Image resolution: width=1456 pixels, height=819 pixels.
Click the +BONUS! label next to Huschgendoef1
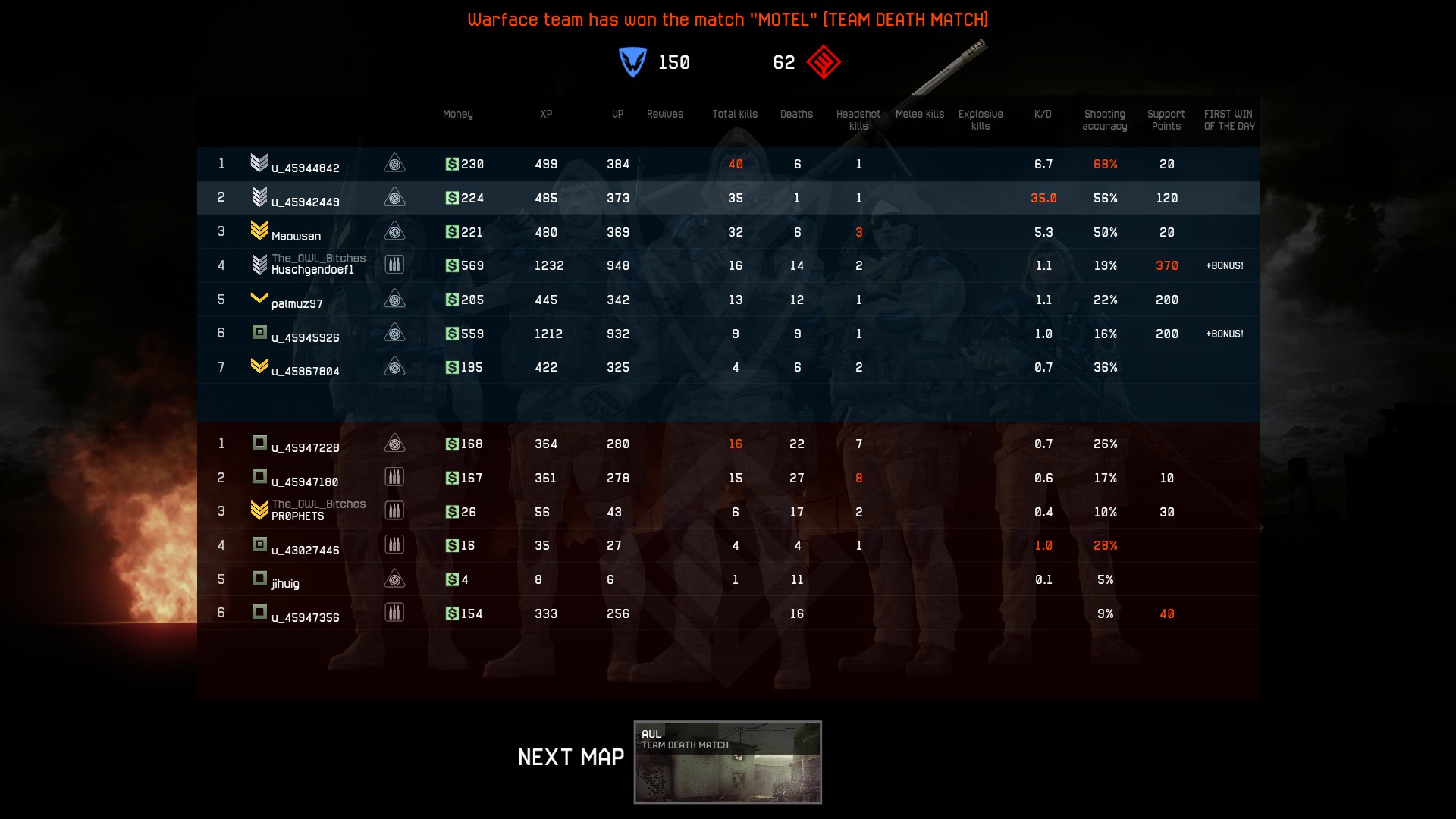[x=1224, y=266]
